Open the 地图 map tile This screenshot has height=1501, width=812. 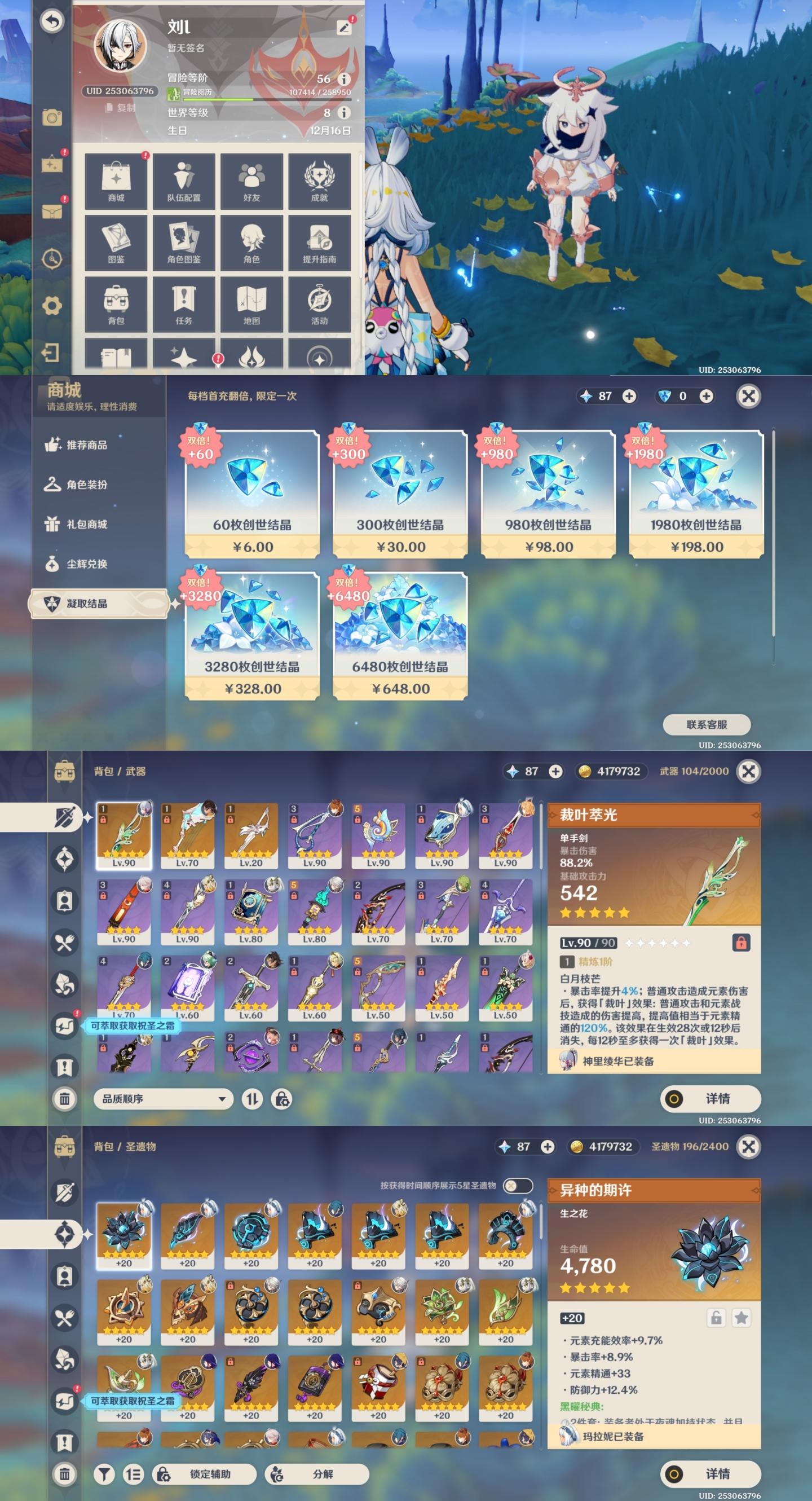[251, 304]
